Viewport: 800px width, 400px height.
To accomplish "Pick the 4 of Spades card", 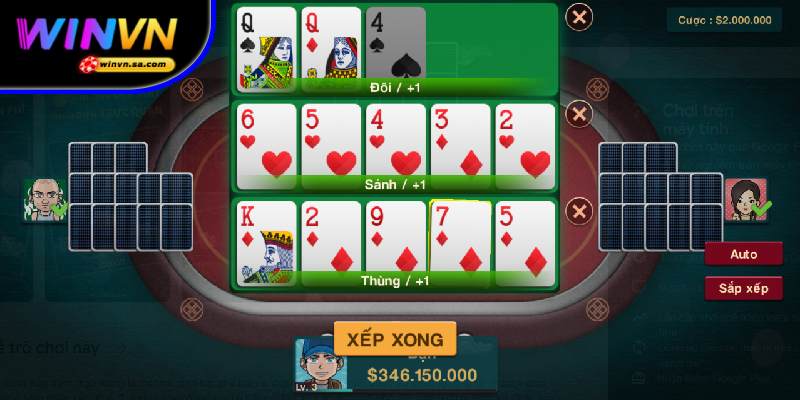I will click(x=395, y=45).
